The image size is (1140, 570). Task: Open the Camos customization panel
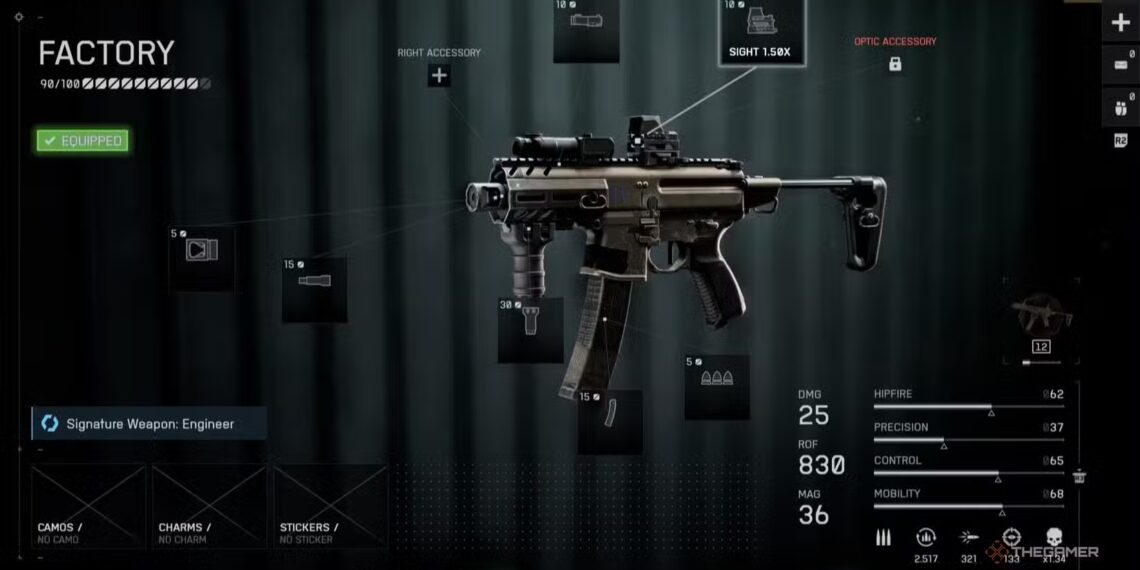[88, 506]
